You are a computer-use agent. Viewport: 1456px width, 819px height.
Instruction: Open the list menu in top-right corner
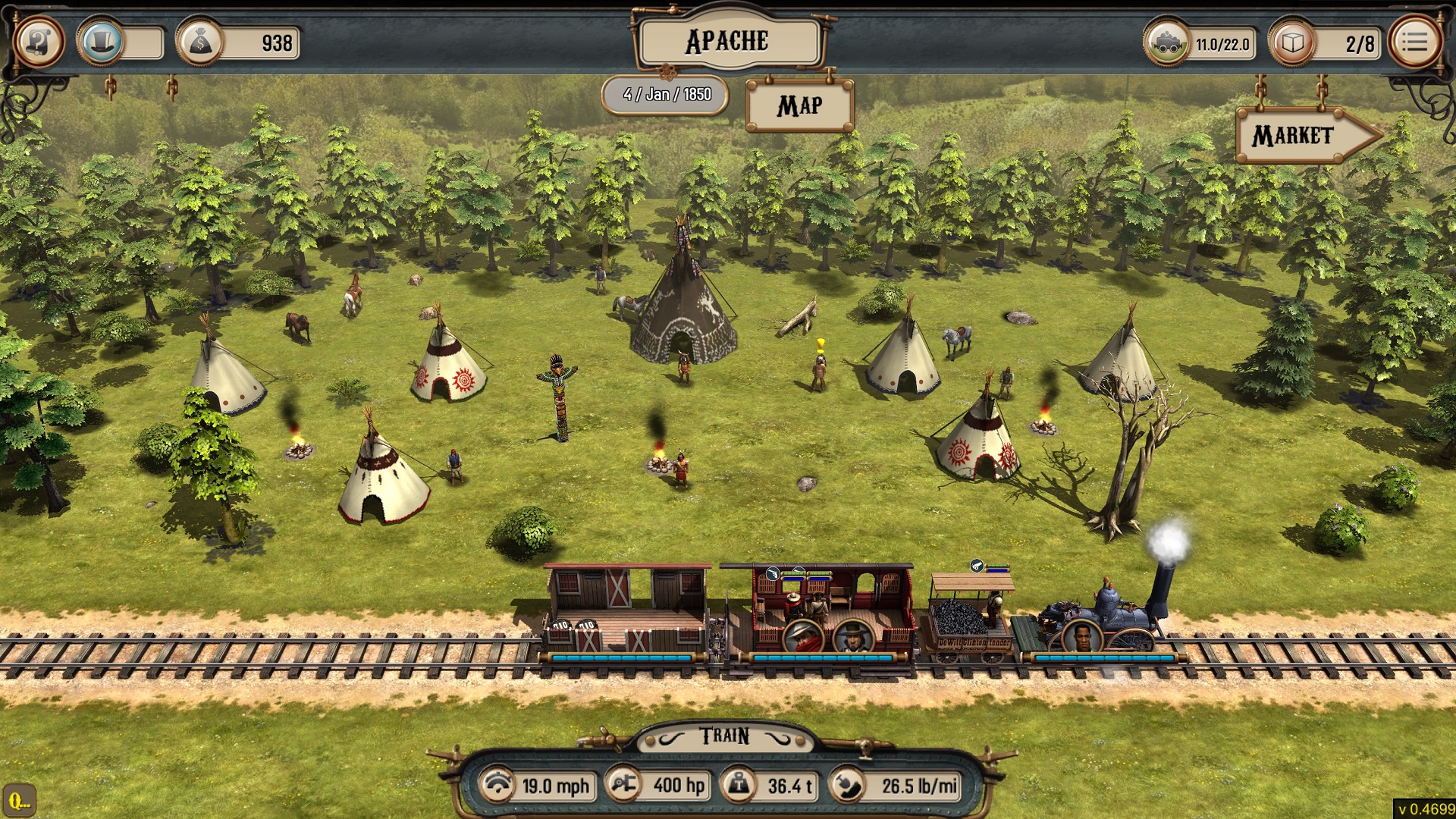coord(1414,42)
